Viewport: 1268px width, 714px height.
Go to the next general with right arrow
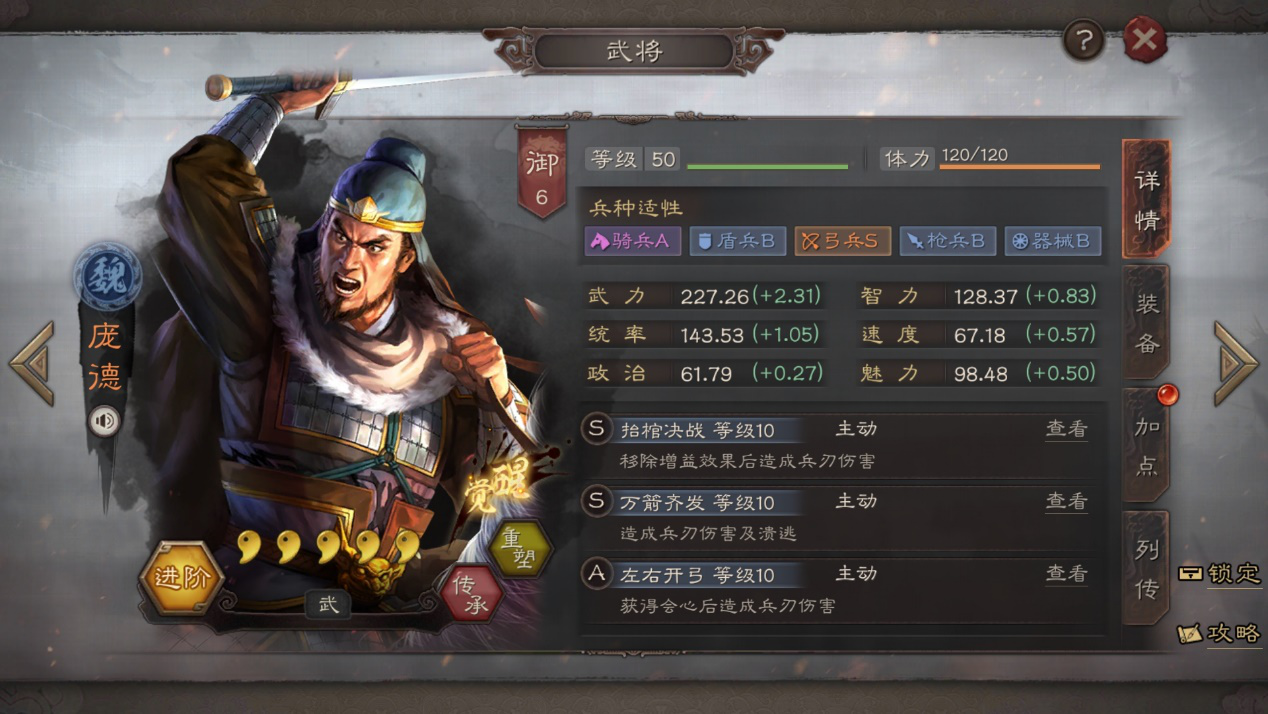tap(1235, 363)
